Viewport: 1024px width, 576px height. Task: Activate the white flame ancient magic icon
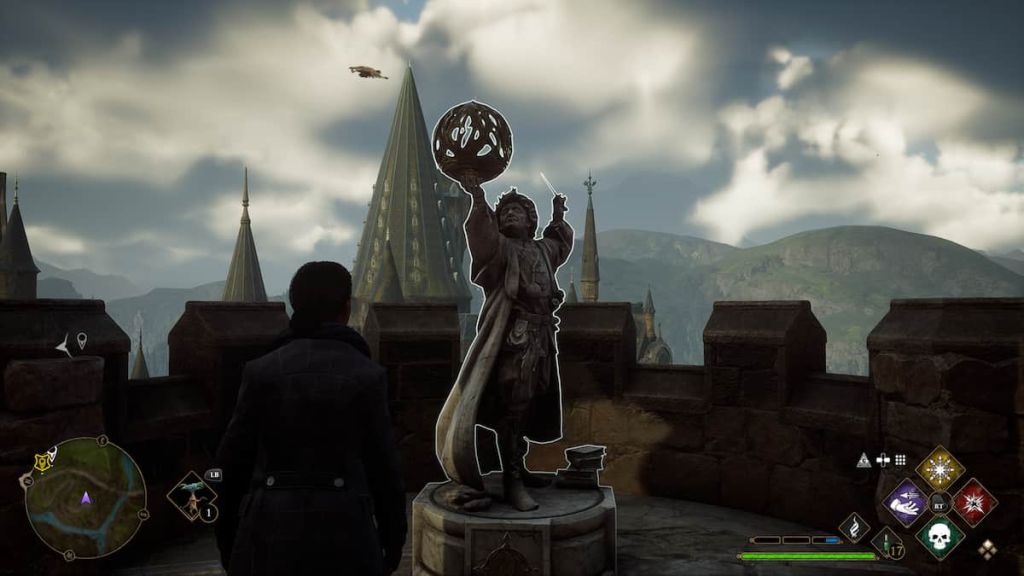coord(854,527)
